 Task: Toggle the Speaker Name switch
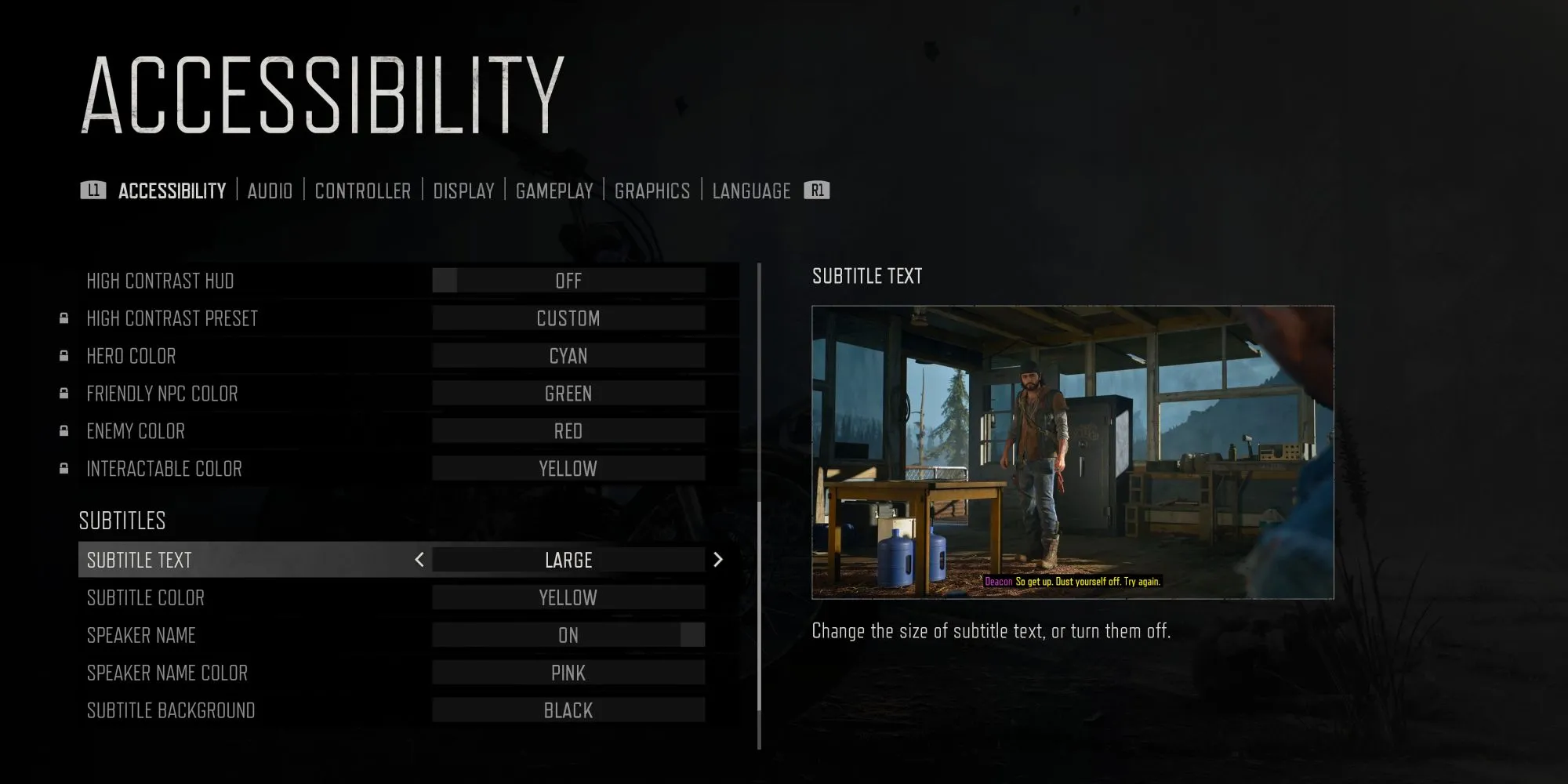568,635
